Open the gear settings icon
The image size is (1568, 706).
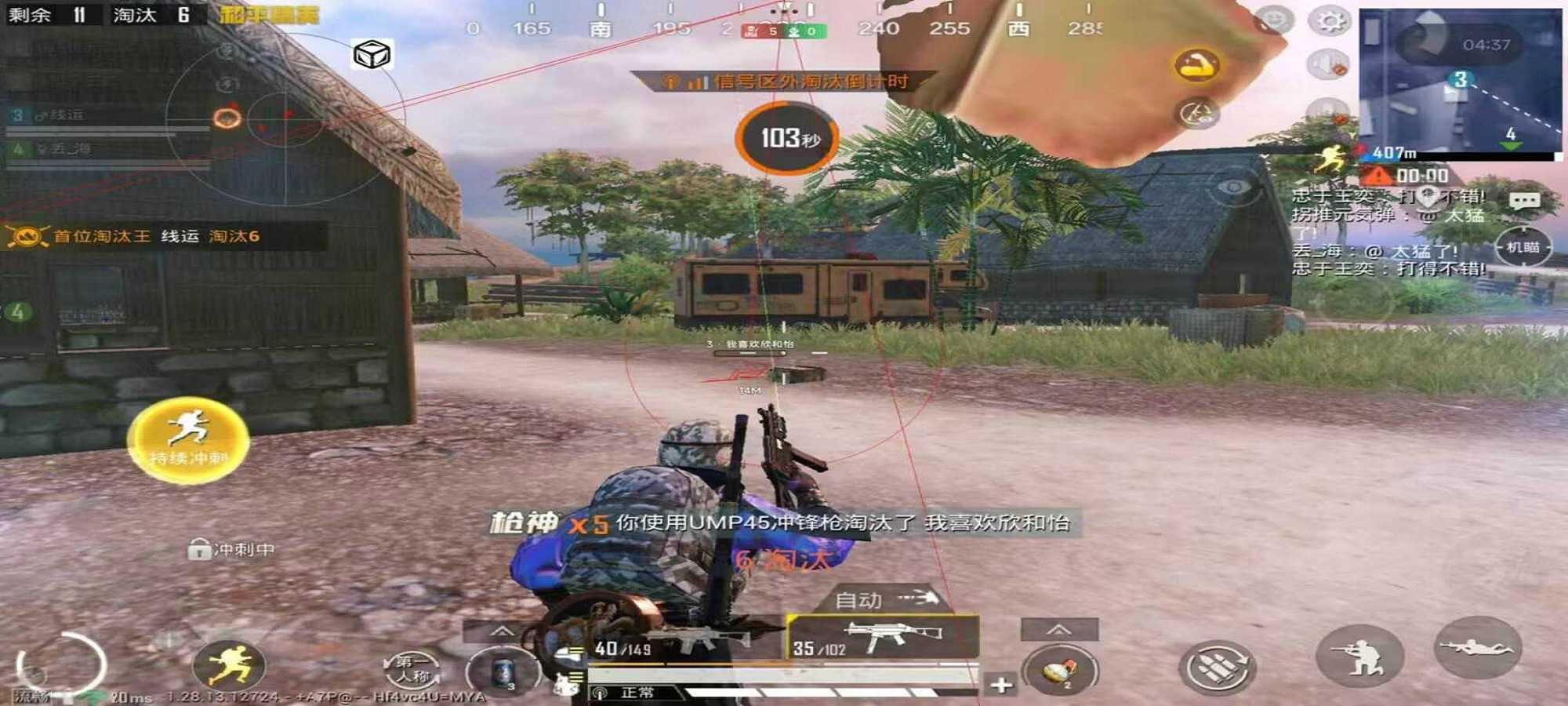pyautogui.click(x=1330, y=21)
